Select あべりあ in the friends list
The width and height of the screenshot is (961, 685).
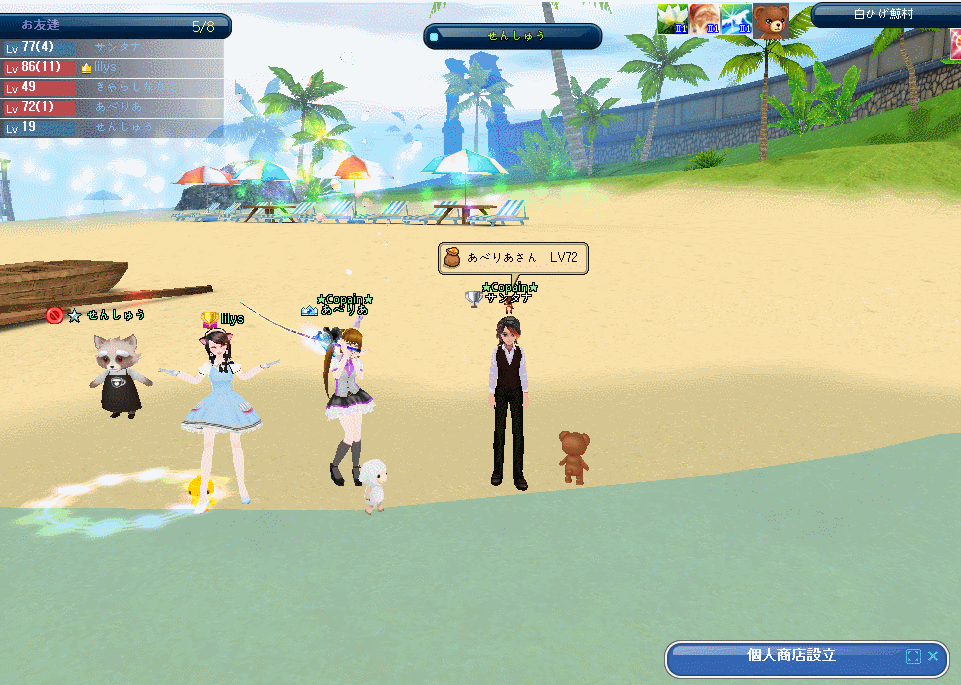click(112, 107)
